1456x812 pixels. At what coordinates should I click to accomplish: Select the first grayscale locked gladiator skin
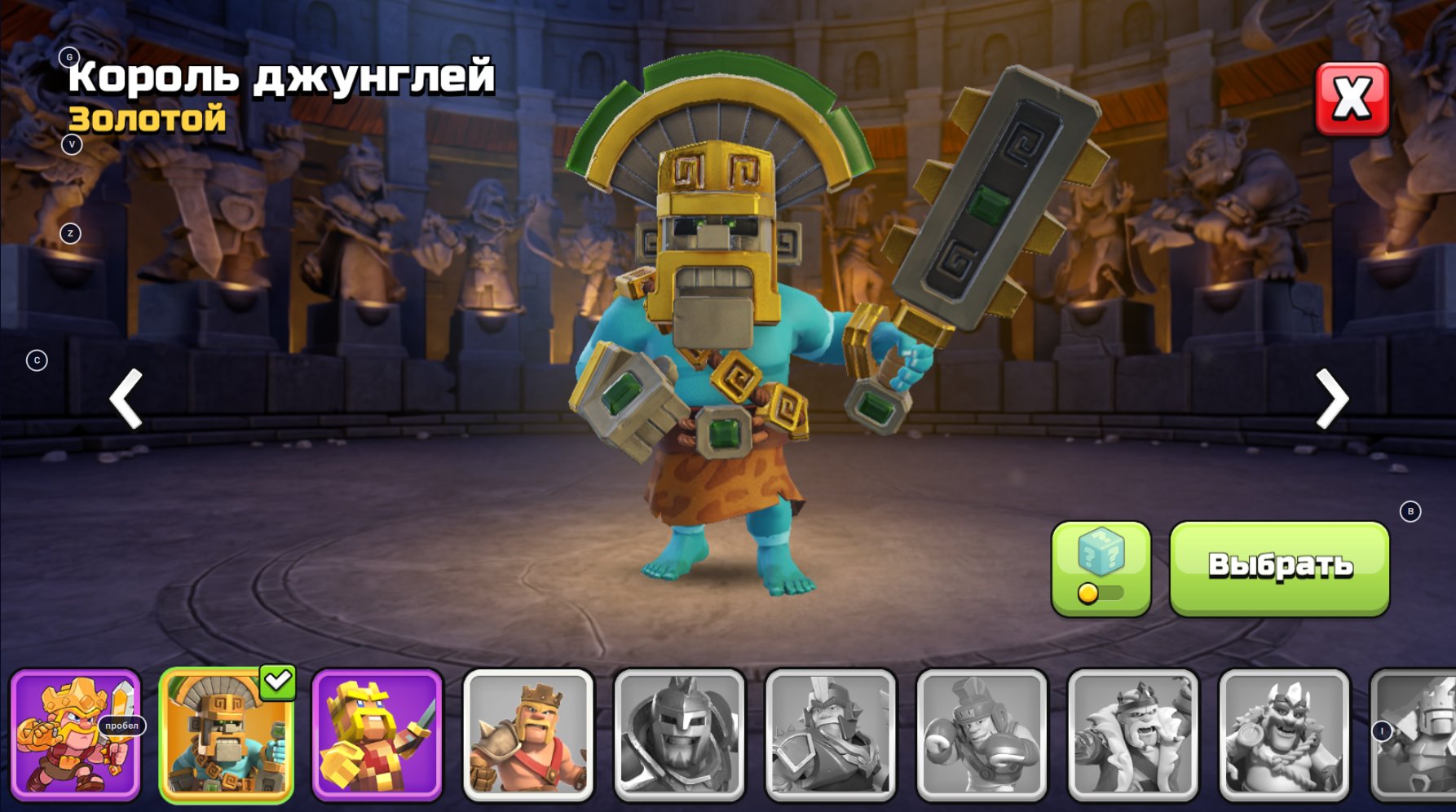[x=677, y=740]
